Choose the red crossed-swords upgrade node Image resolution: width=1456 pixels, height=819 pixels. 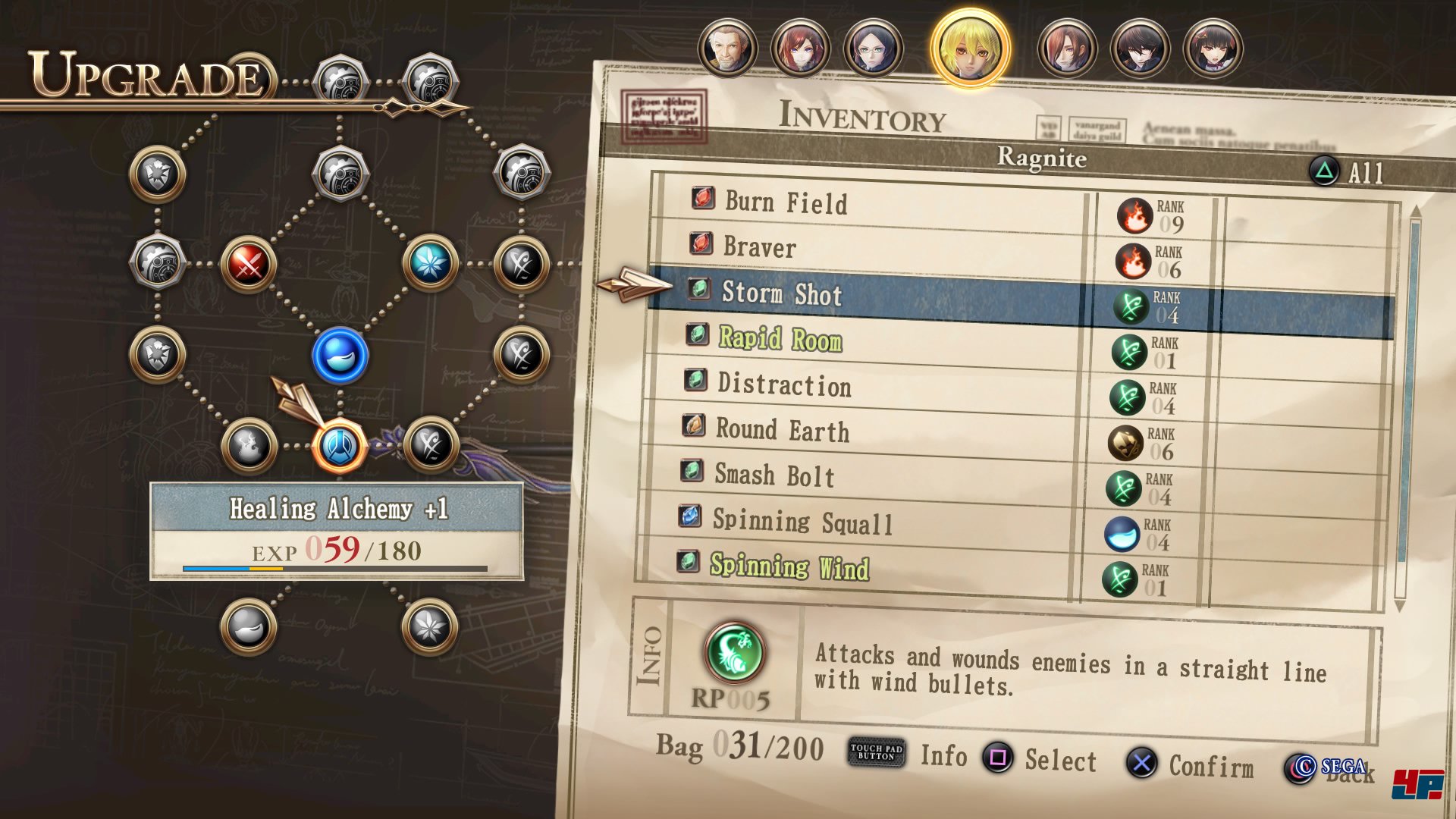point(248,265)
